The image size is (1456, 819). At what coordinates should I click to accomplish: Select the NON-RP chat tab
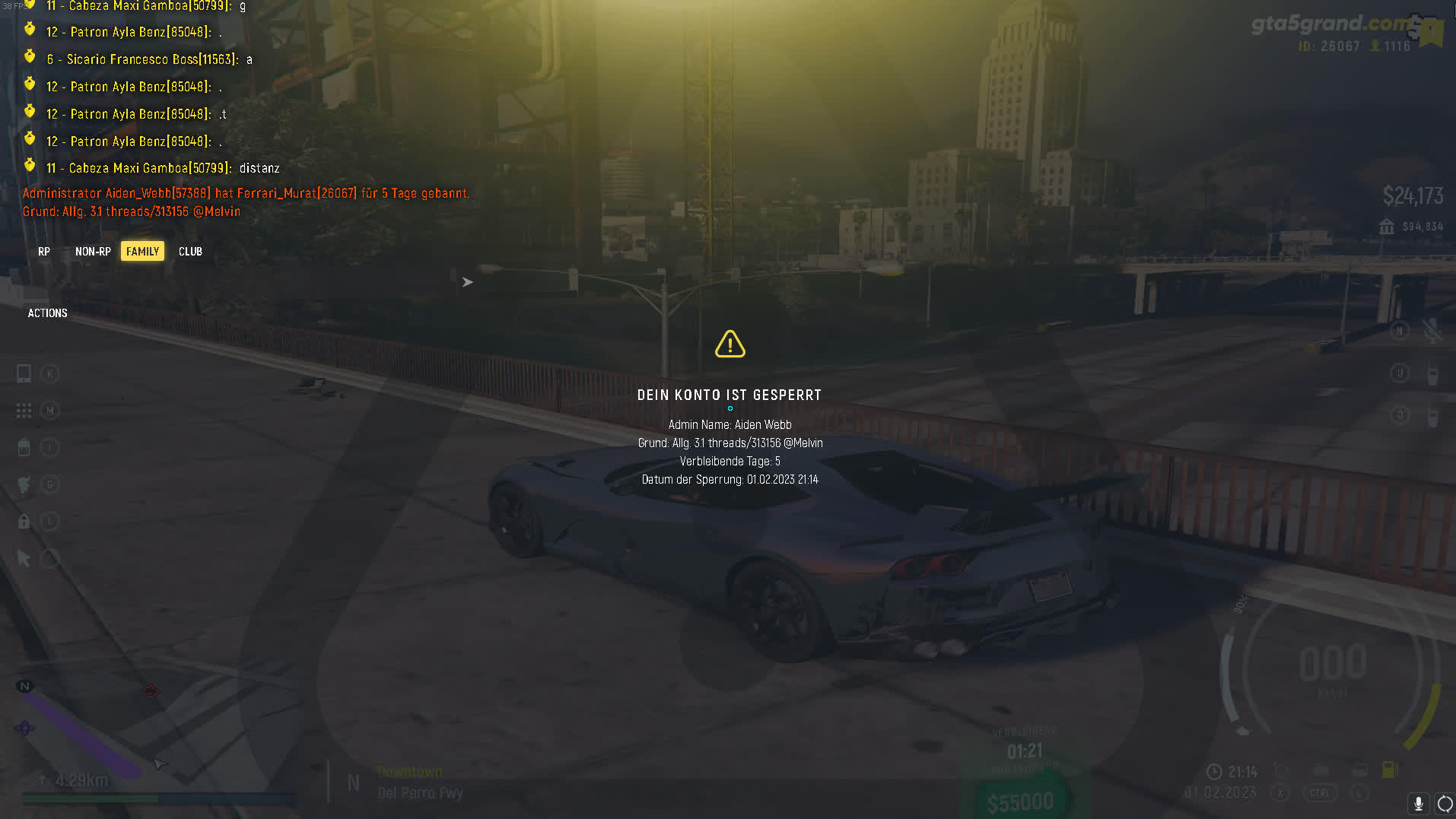(93, 252)
